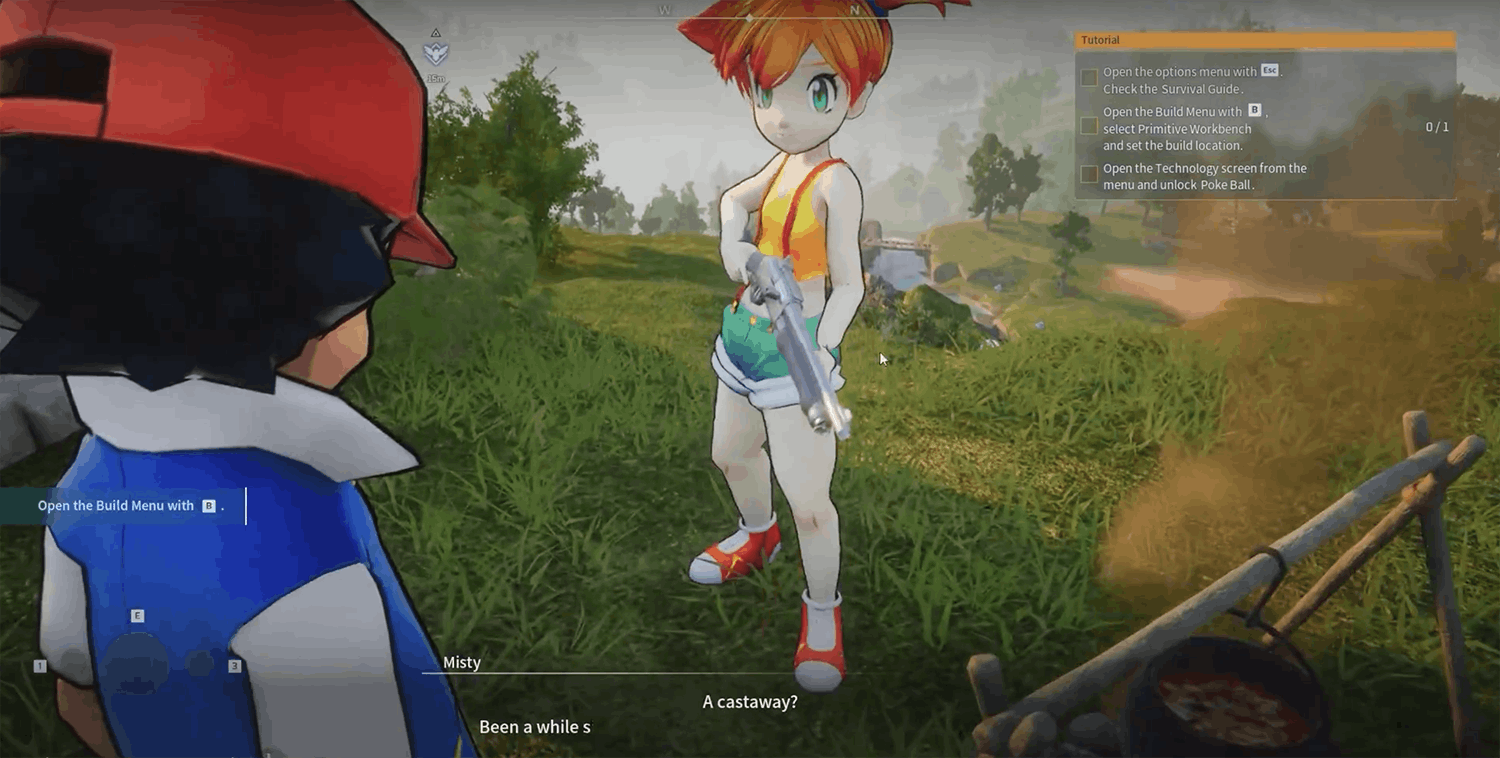This screenshot has height=758, width=1500.
Task: Click the Tutorial panel header
Action: pos(1264,40)
